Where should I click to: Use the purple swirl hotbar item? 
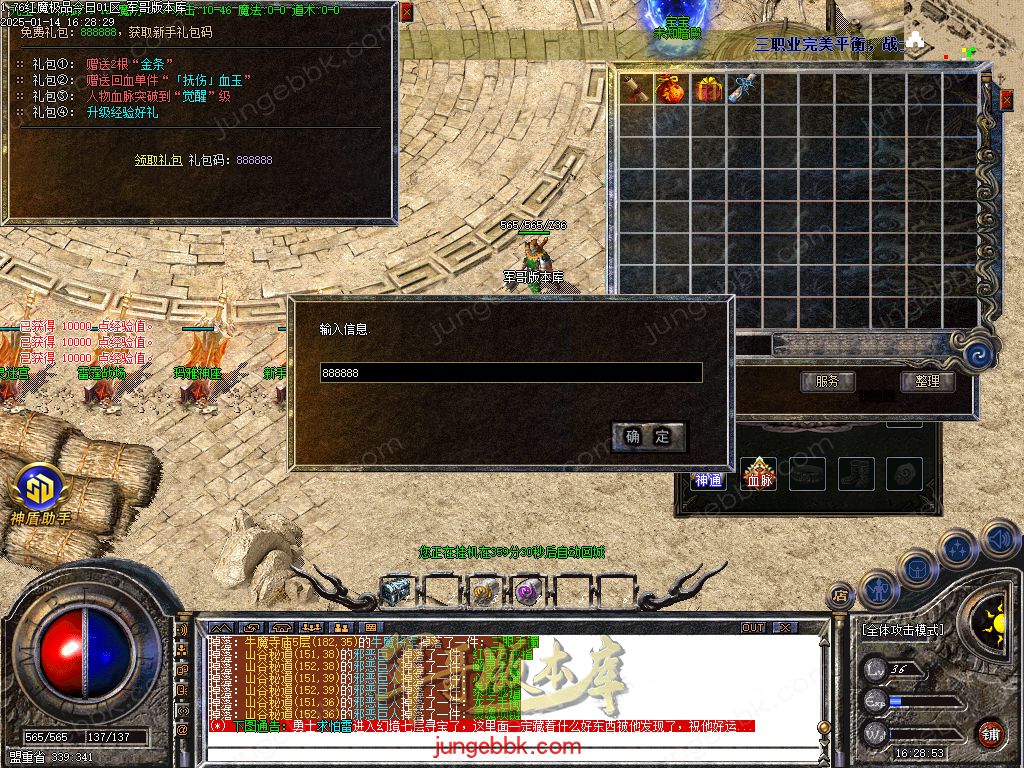pos(527,591)
